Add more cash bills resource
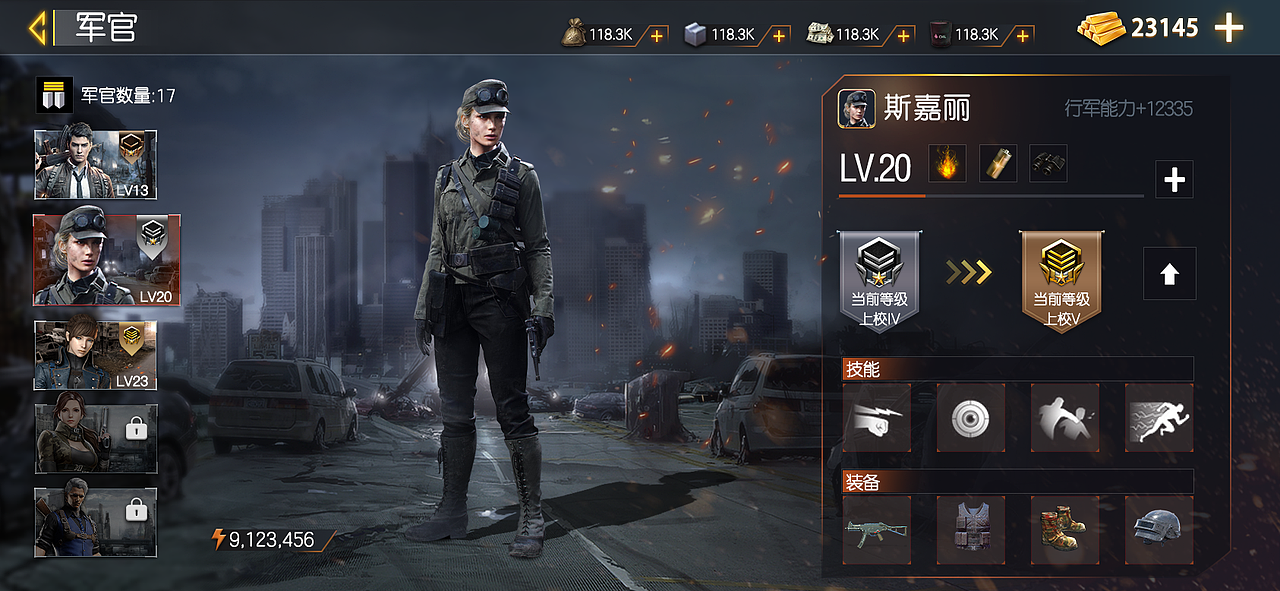This screenshot has height=591, width=1280. pyautogui.click(x=904, y=35)
